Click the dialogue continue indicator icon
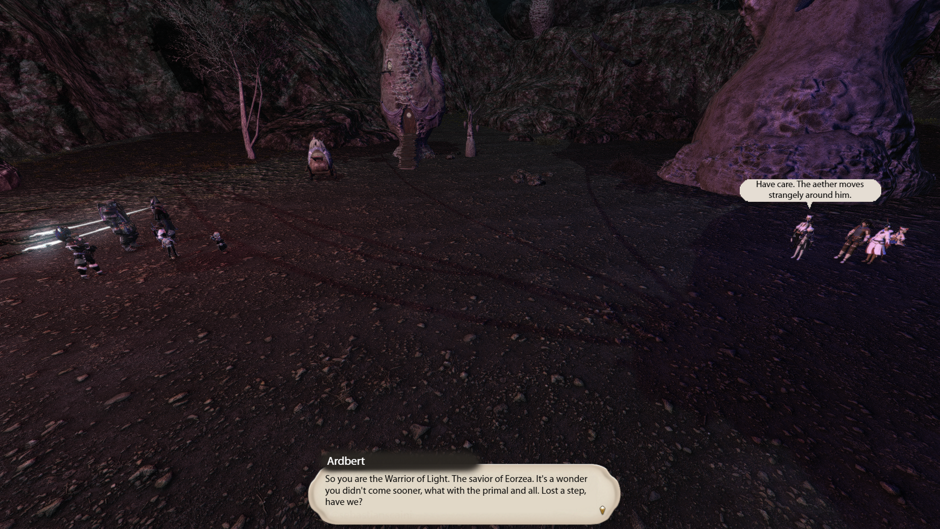The width and height of the screenshot is (940, 529). (602, 511)
